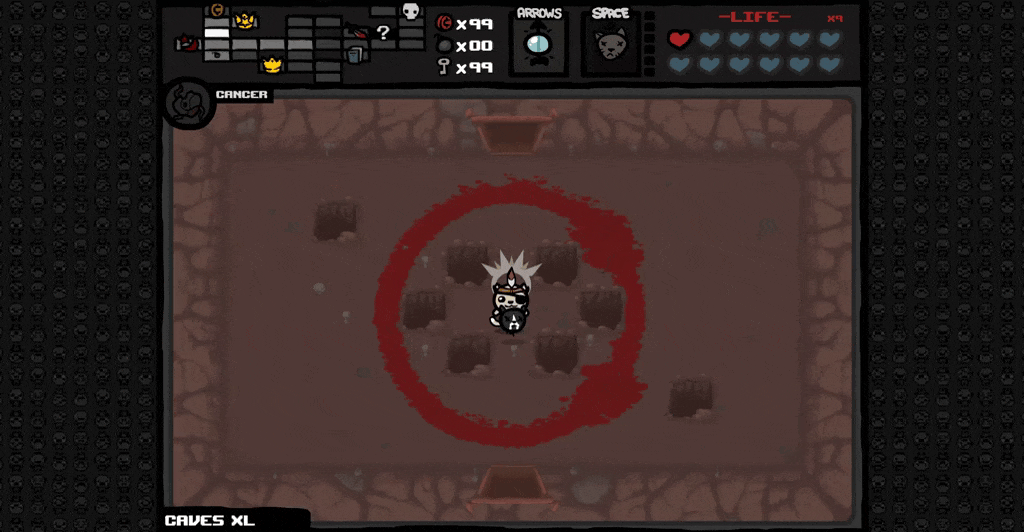The image size is (1024, 532).
Task: Select the skull boss room on the minimap
Action: tap(410, 11)
